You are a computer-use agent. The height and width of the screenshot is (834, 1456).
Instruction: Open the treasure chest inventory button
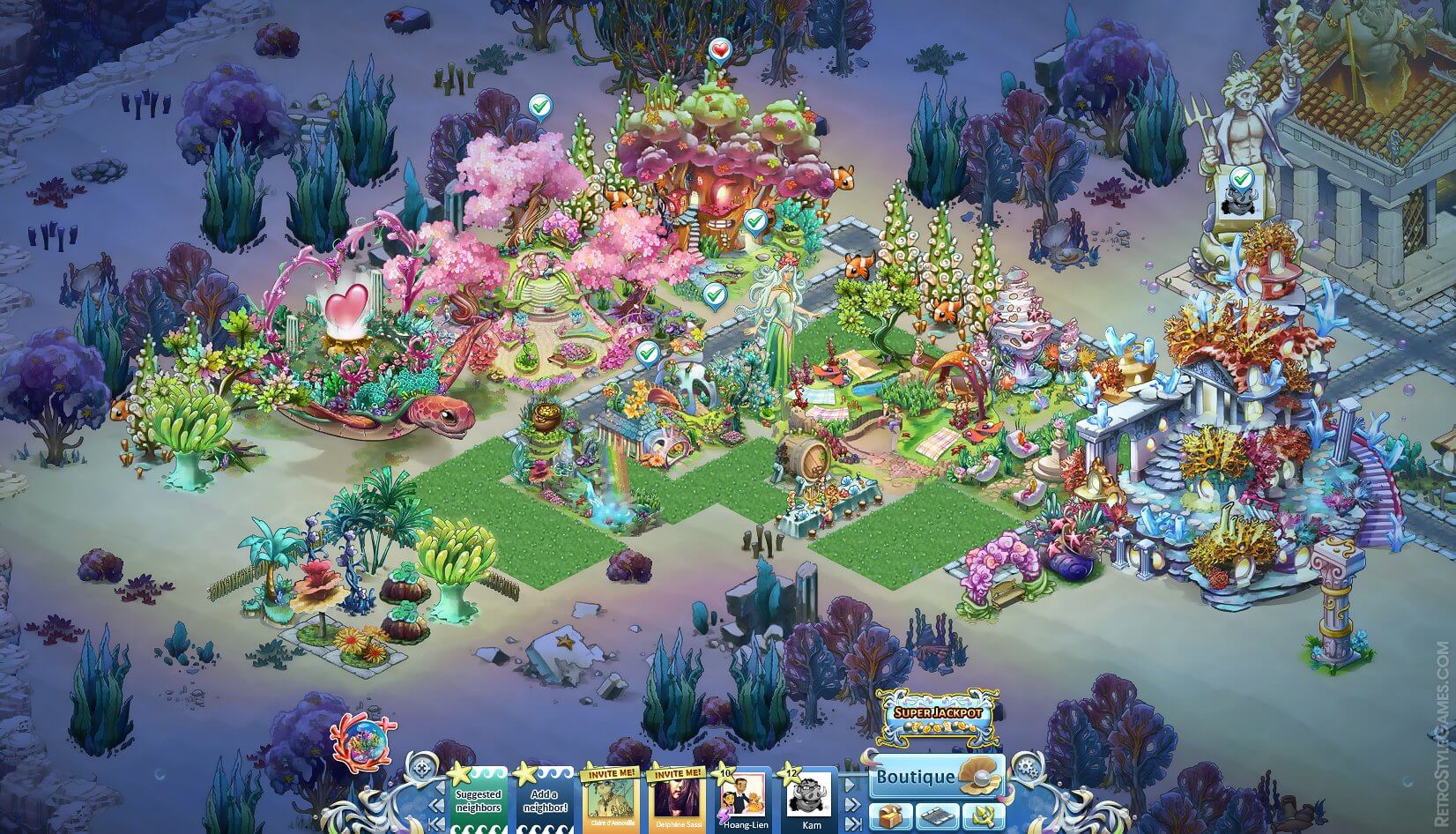[890, 815]
